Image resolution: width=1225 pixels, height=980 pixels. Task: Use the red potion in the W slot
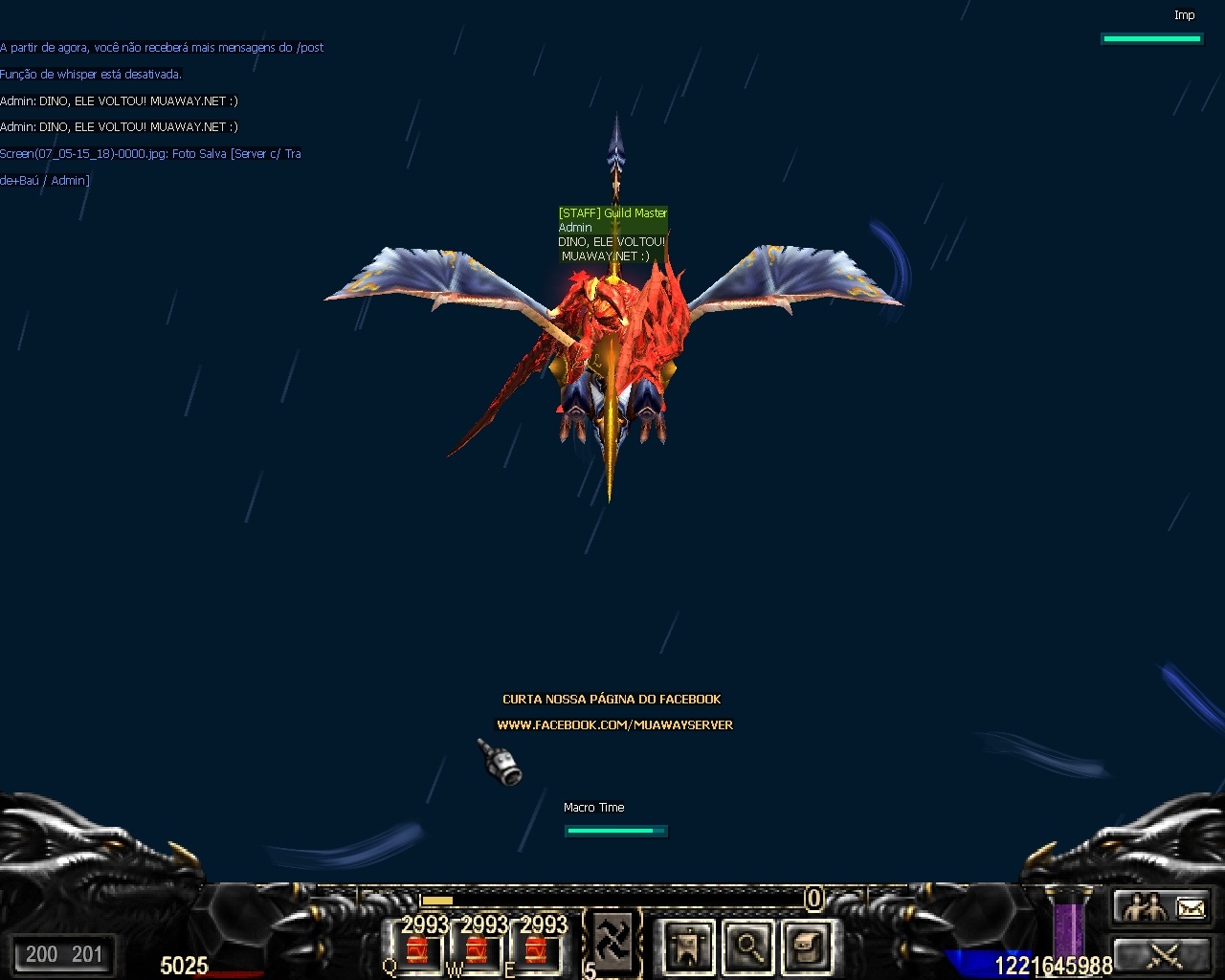(478, 949)
